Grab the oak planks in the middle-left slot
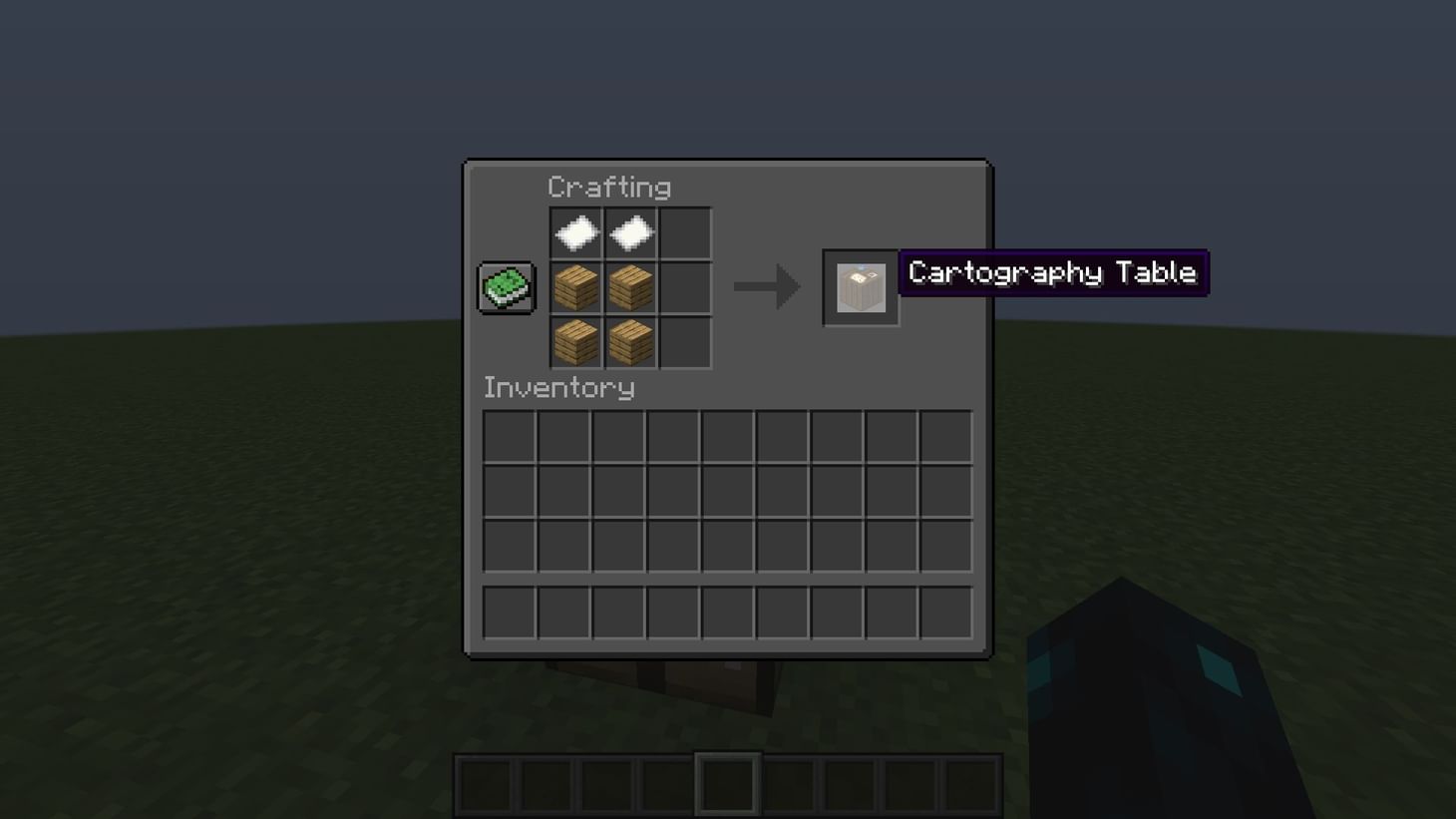1456x819 pixels. (575, 286)
